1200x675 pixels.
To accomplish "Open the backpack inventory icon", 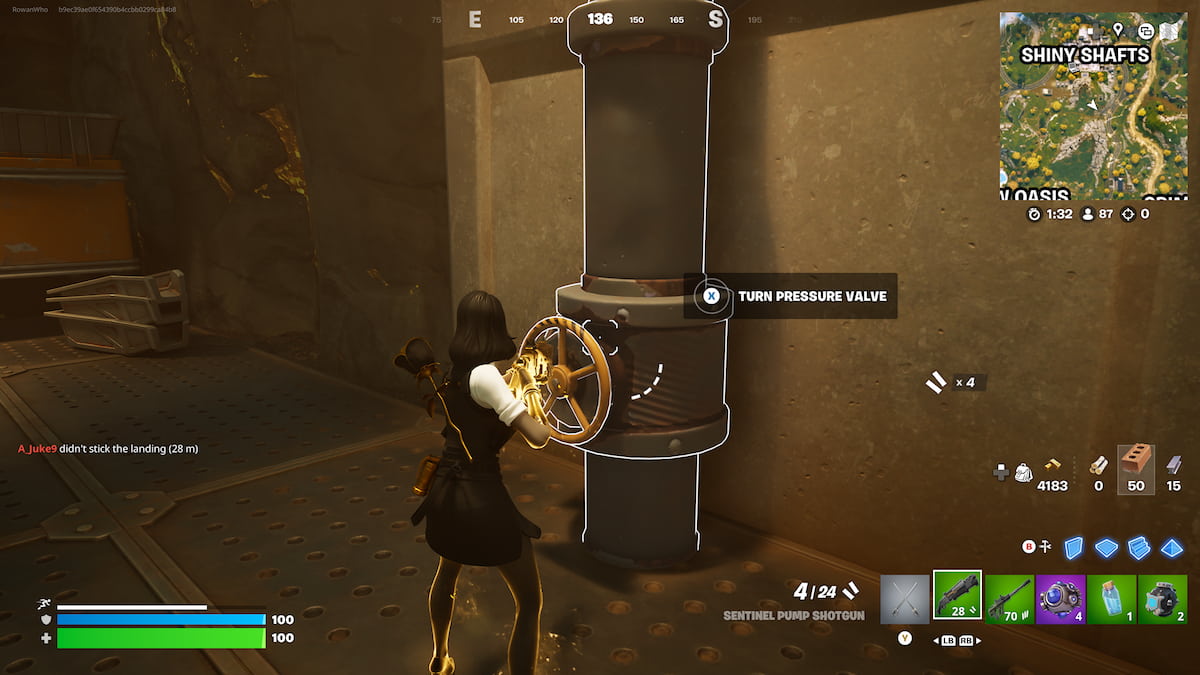I will click(1024, 472).
